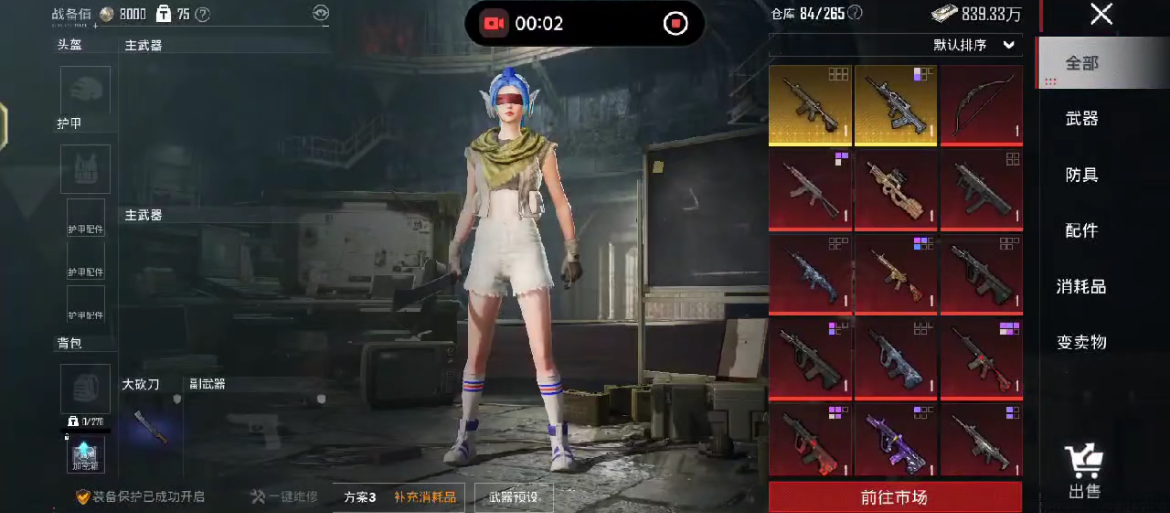Close the warehouse screen with the X

1101,14
